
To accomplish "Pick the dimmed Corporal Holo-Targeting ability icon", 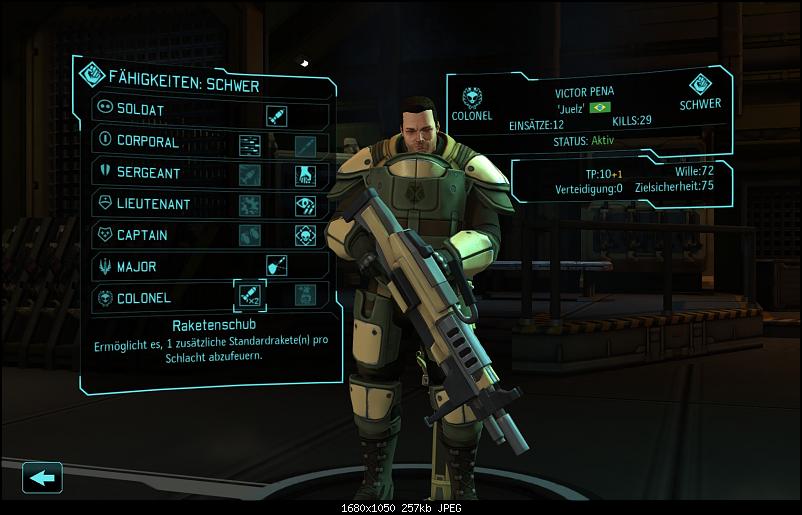I will (305, 146).
